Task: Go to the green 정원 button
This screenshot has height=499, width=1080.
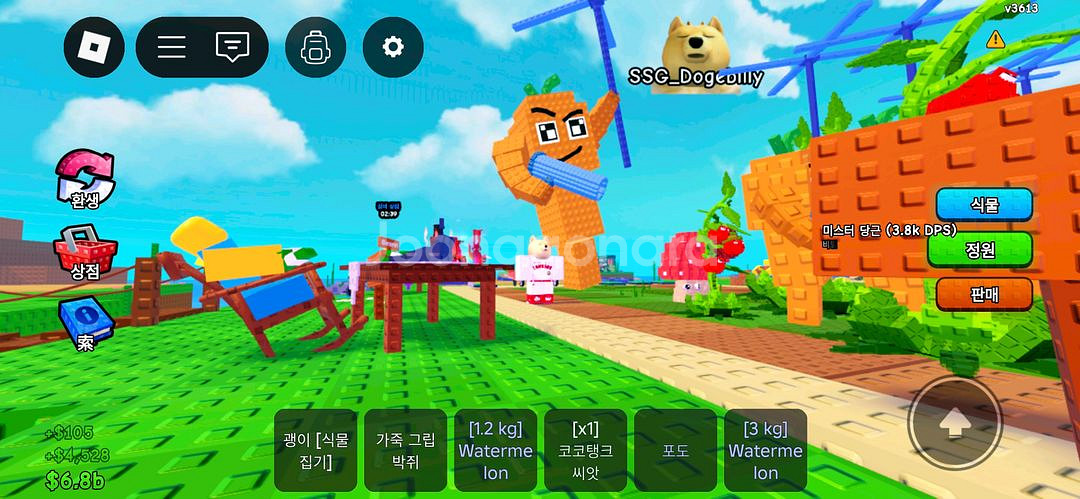Action: (x=979, y=249)
